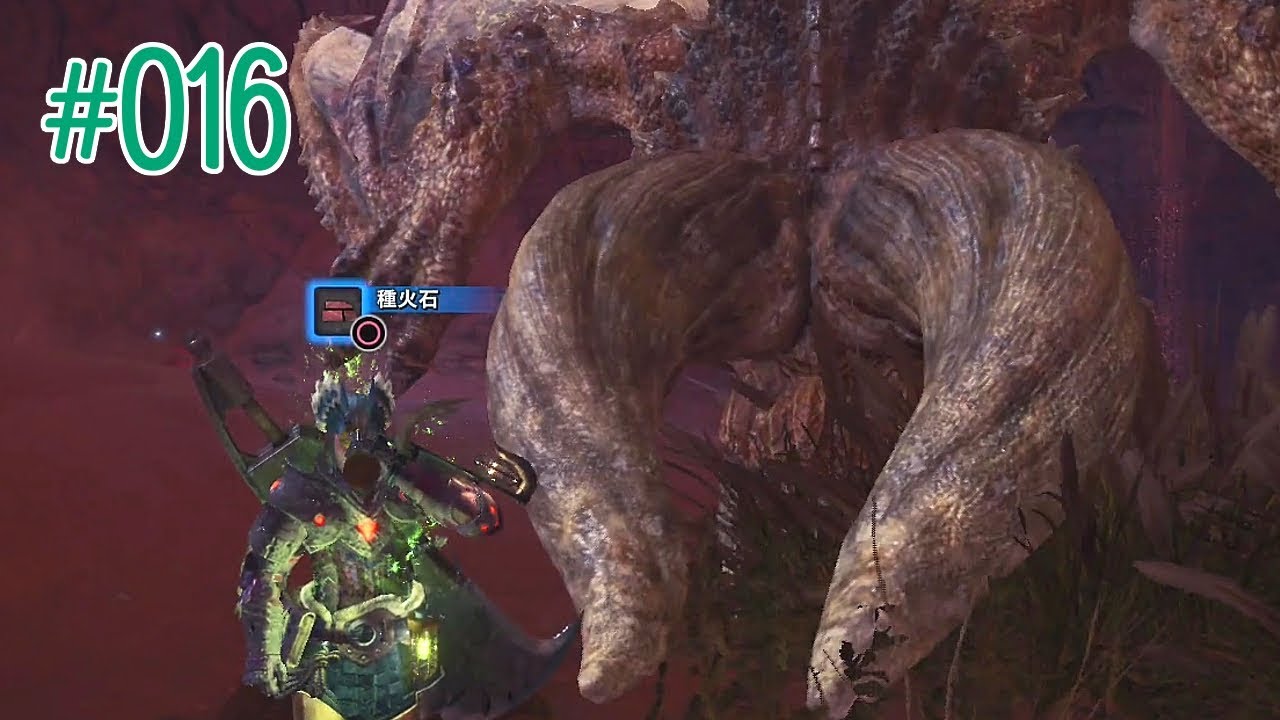
Task: Click the 種火石 gather prompt label
Action: coord(407,300)
